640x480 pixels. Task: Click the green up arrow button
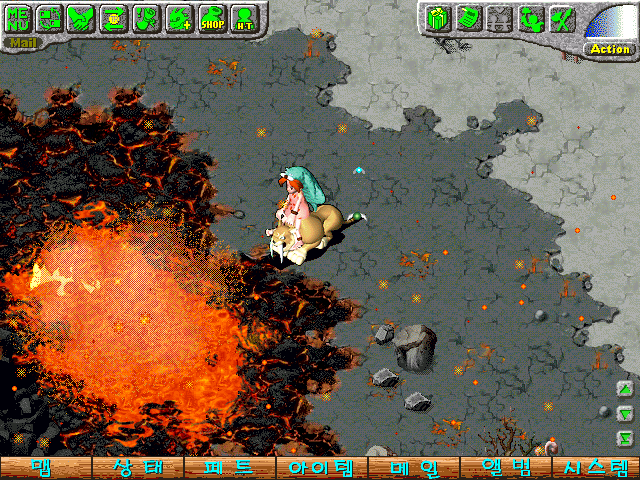pyautogui.click(x=624, y=389)
